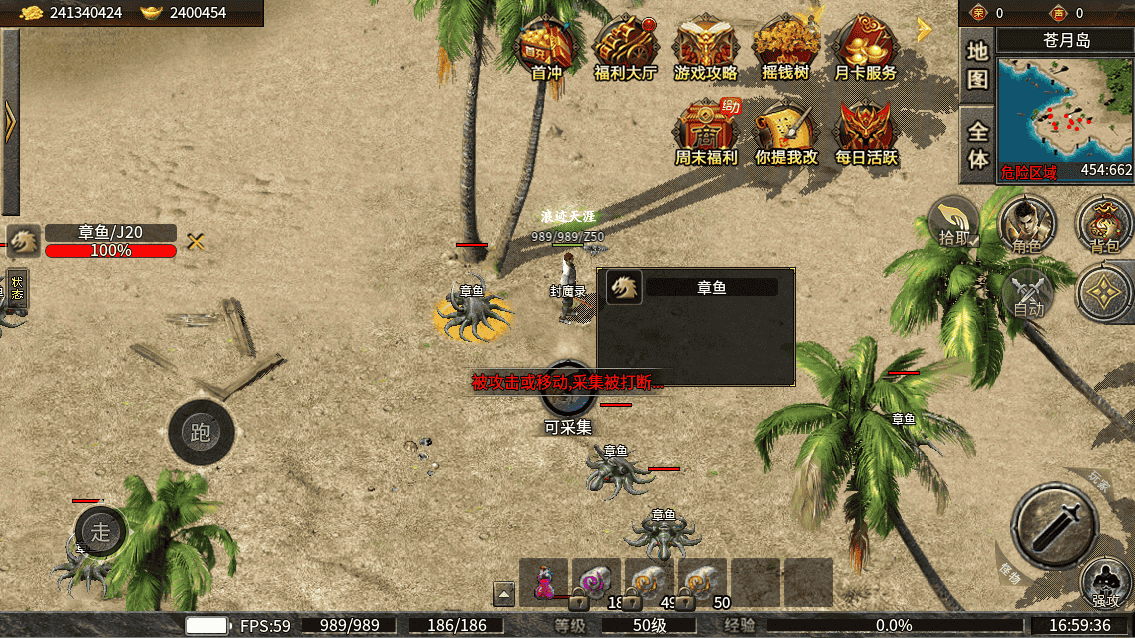Open the 首冲 first-recharge reward icon
This screenshot has width=1135, height=638.
coord(546,48)
